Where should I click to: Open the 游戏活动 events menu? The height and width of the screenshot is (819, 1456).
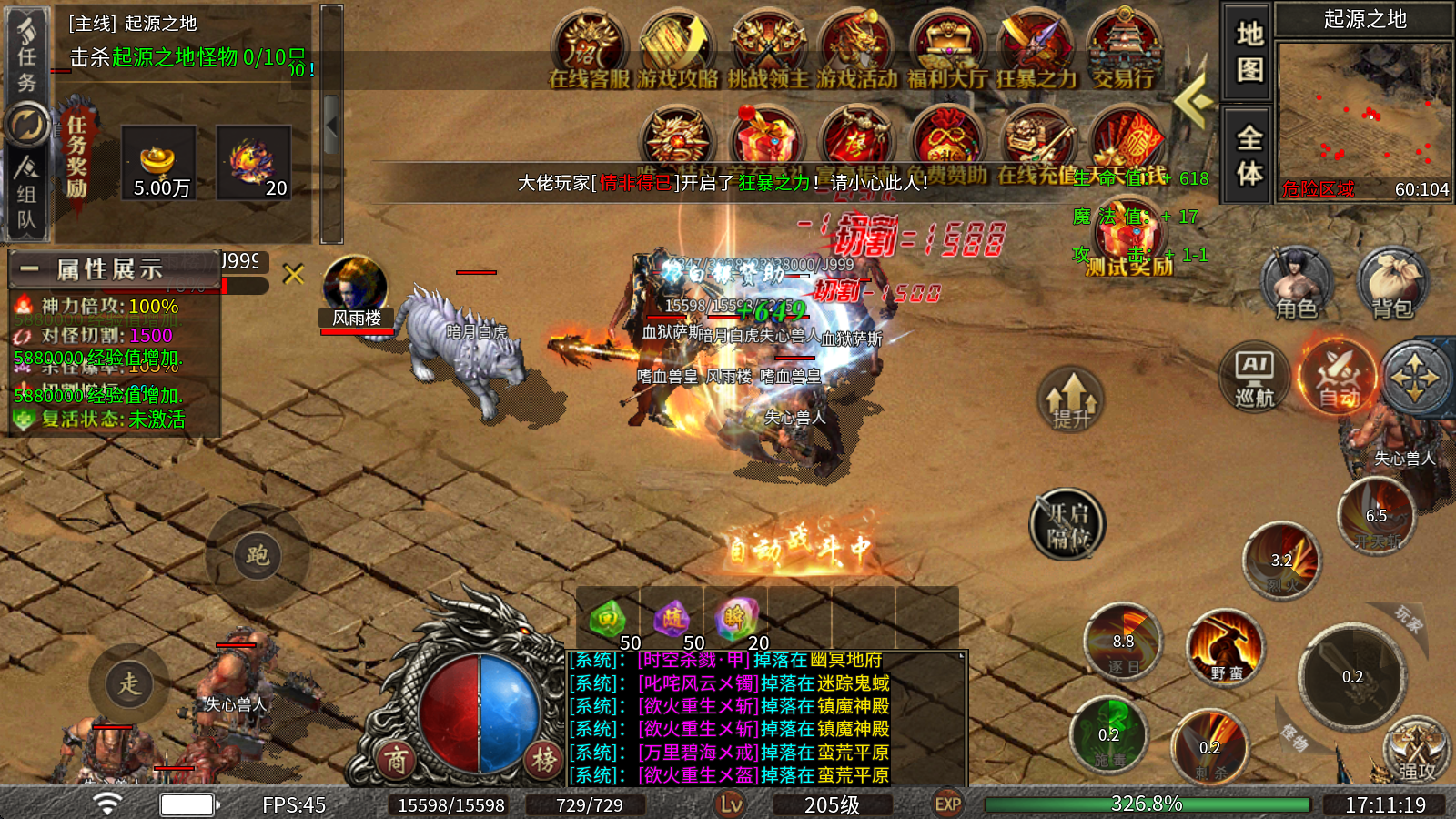point(856,50)
